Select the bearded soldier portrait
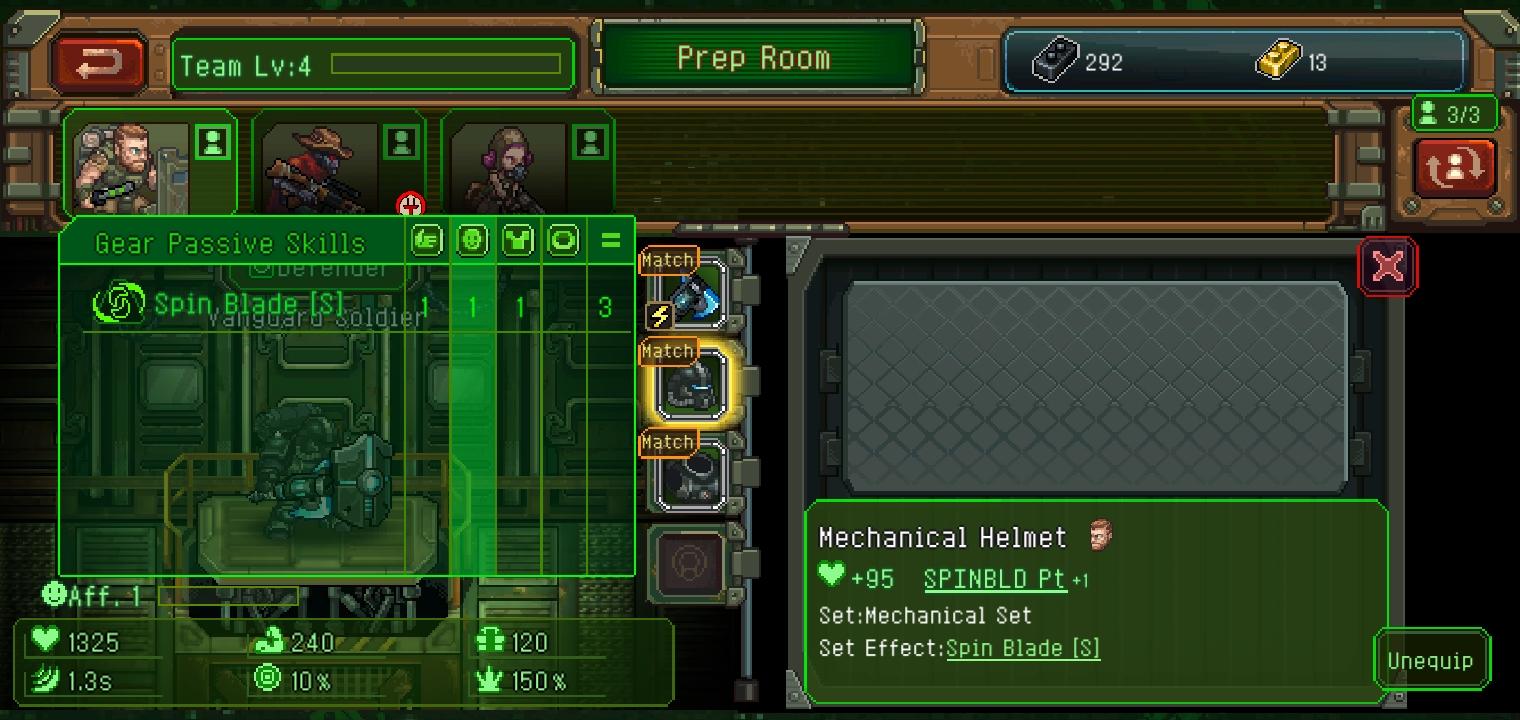Viewport: 1520px width, 720px height. pos(130,165)
